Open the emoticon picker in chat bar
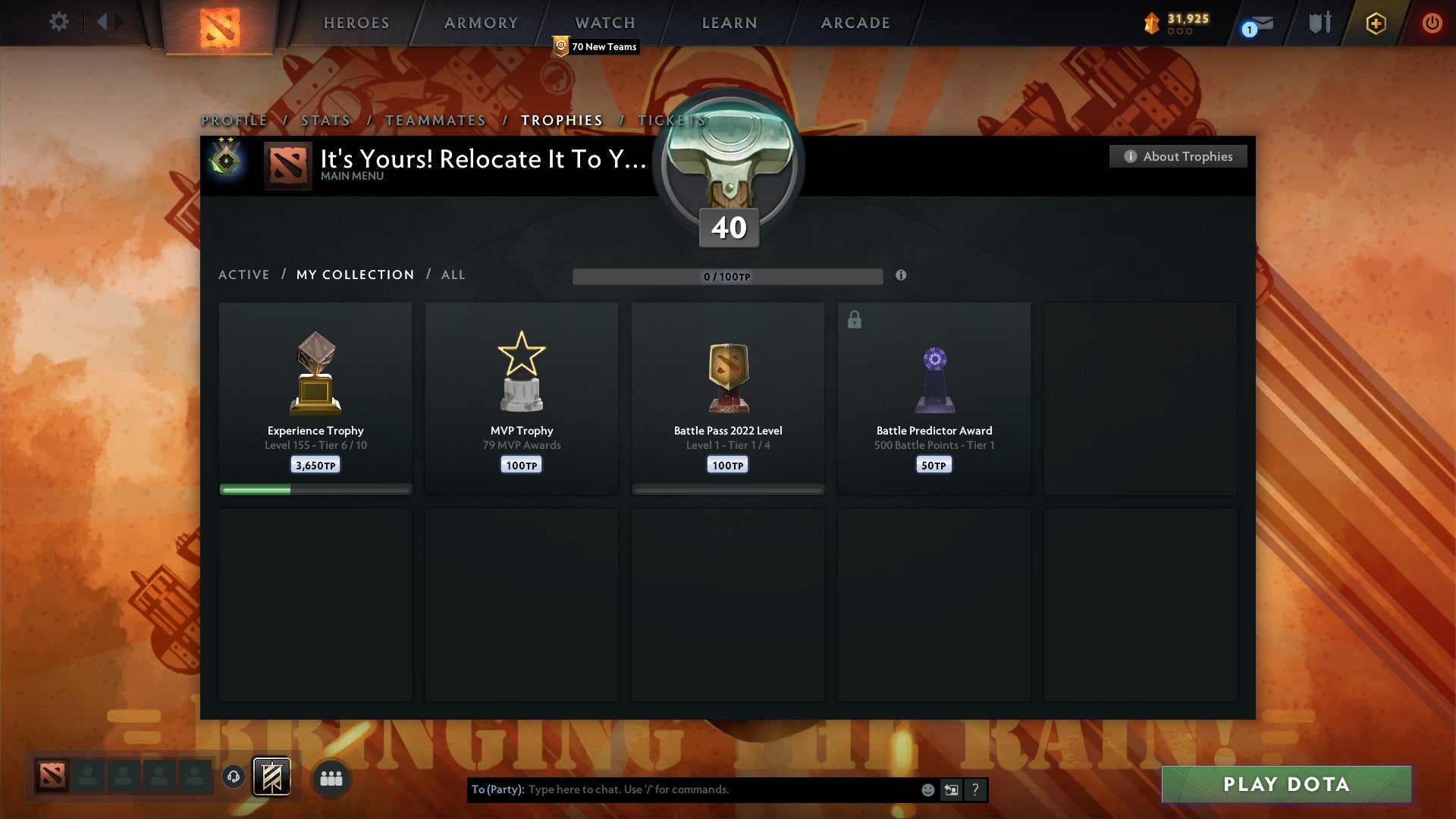This screenshot has width=1456, height=819. [928, 789]
